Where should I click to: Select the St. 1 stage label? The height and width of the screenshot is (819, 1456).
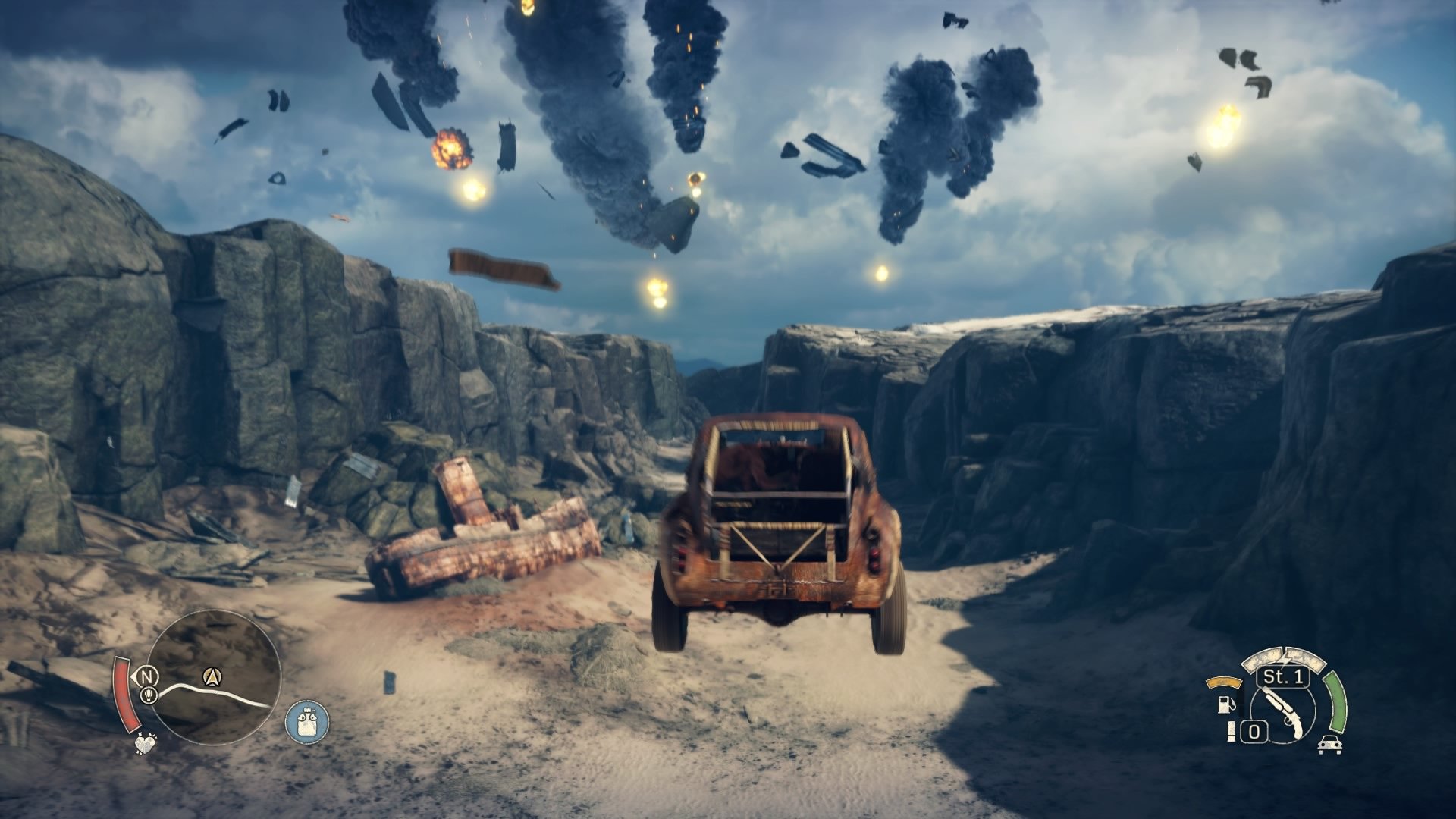point(1282,677)
